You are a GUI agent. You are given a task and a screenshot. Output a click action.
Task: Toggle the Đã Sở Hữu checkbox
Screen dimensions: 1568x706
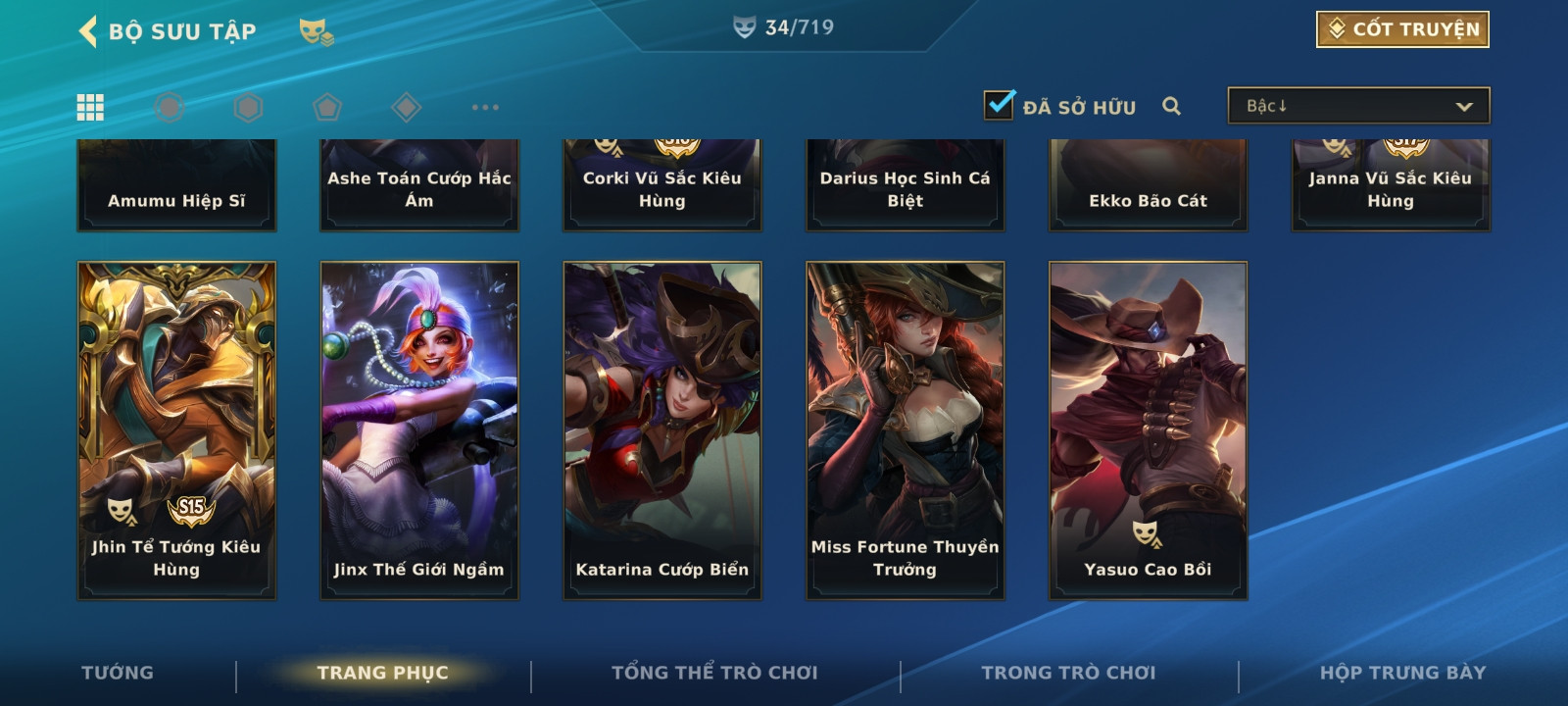coord(1000,105)
